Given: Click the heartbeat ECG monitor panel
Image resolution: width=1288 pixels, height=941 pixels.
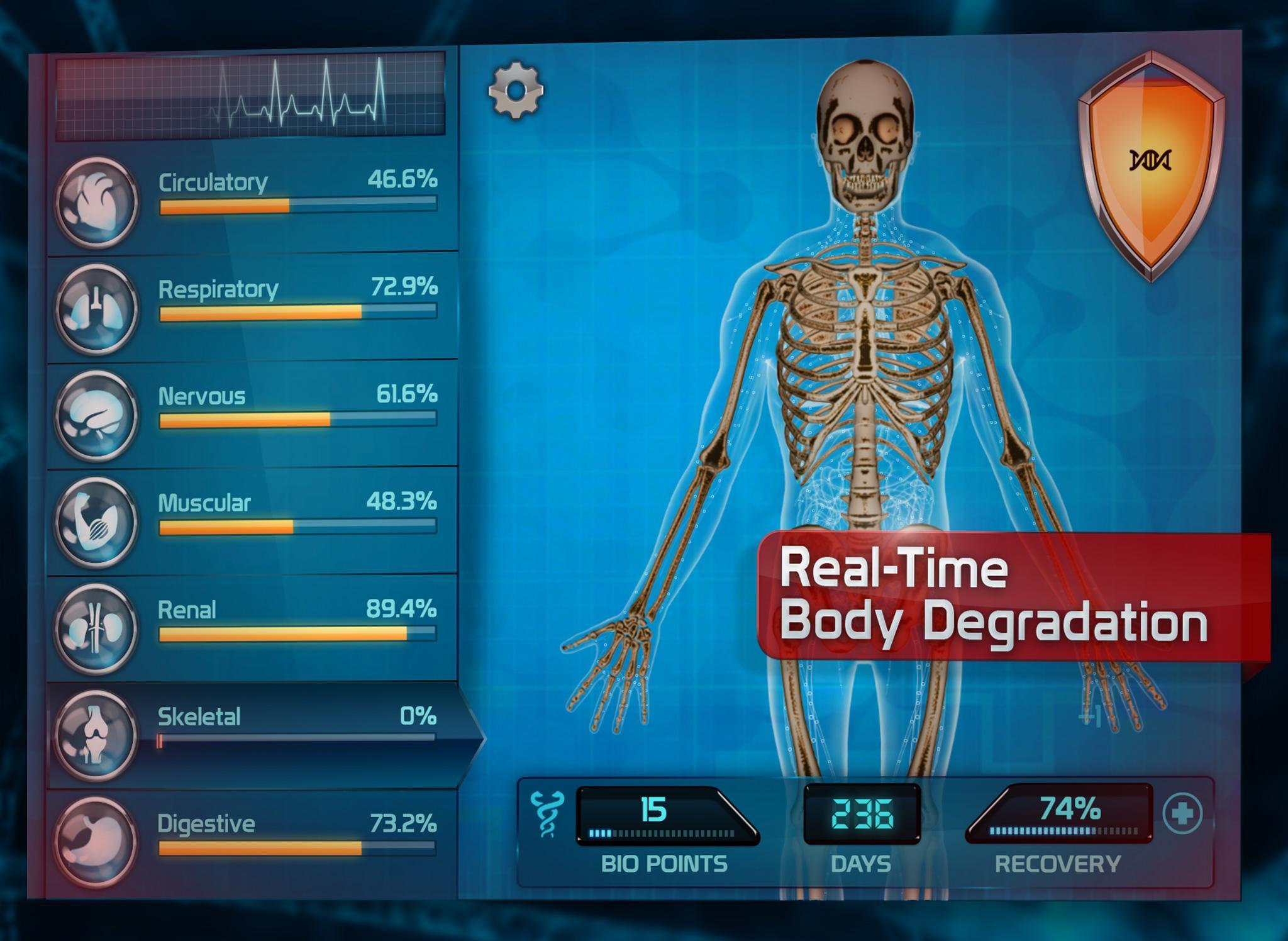Looking at the screenshot, I should point(252,94).
